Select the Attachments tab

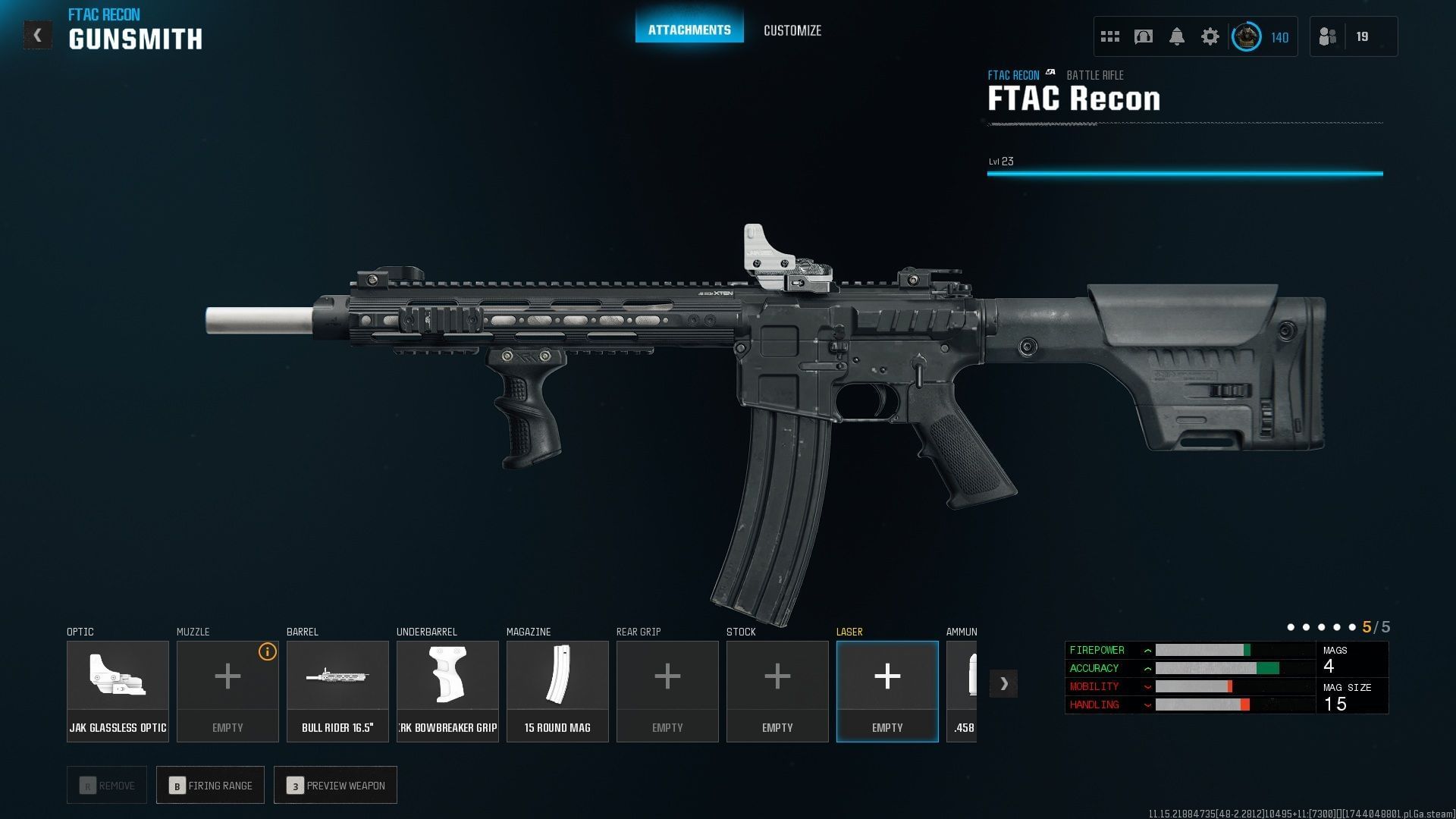coord(689,30)
